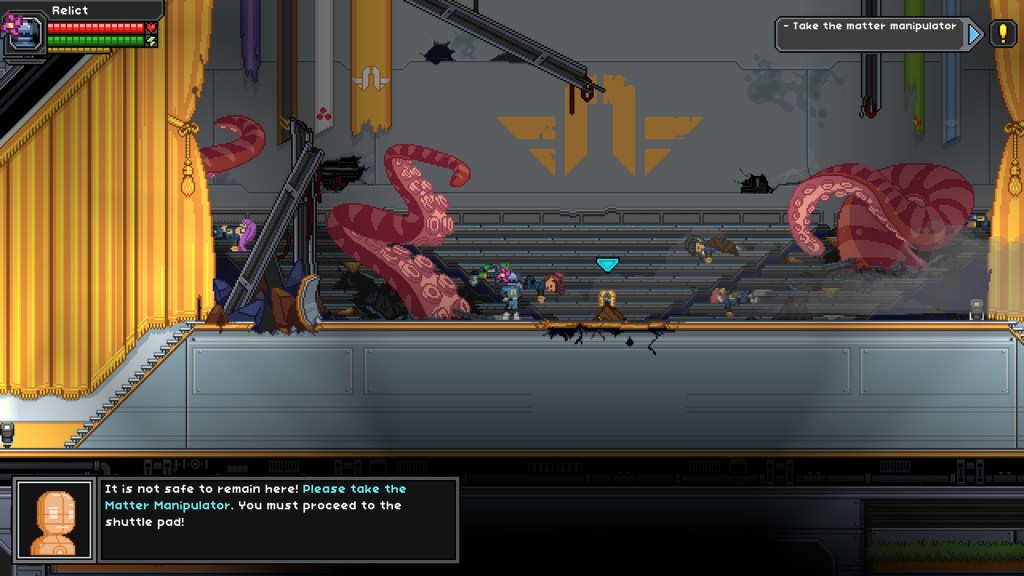The width and height of the screenshot is (1024, 576).
Task: Click Relict's character portrait
Action: 24,32
